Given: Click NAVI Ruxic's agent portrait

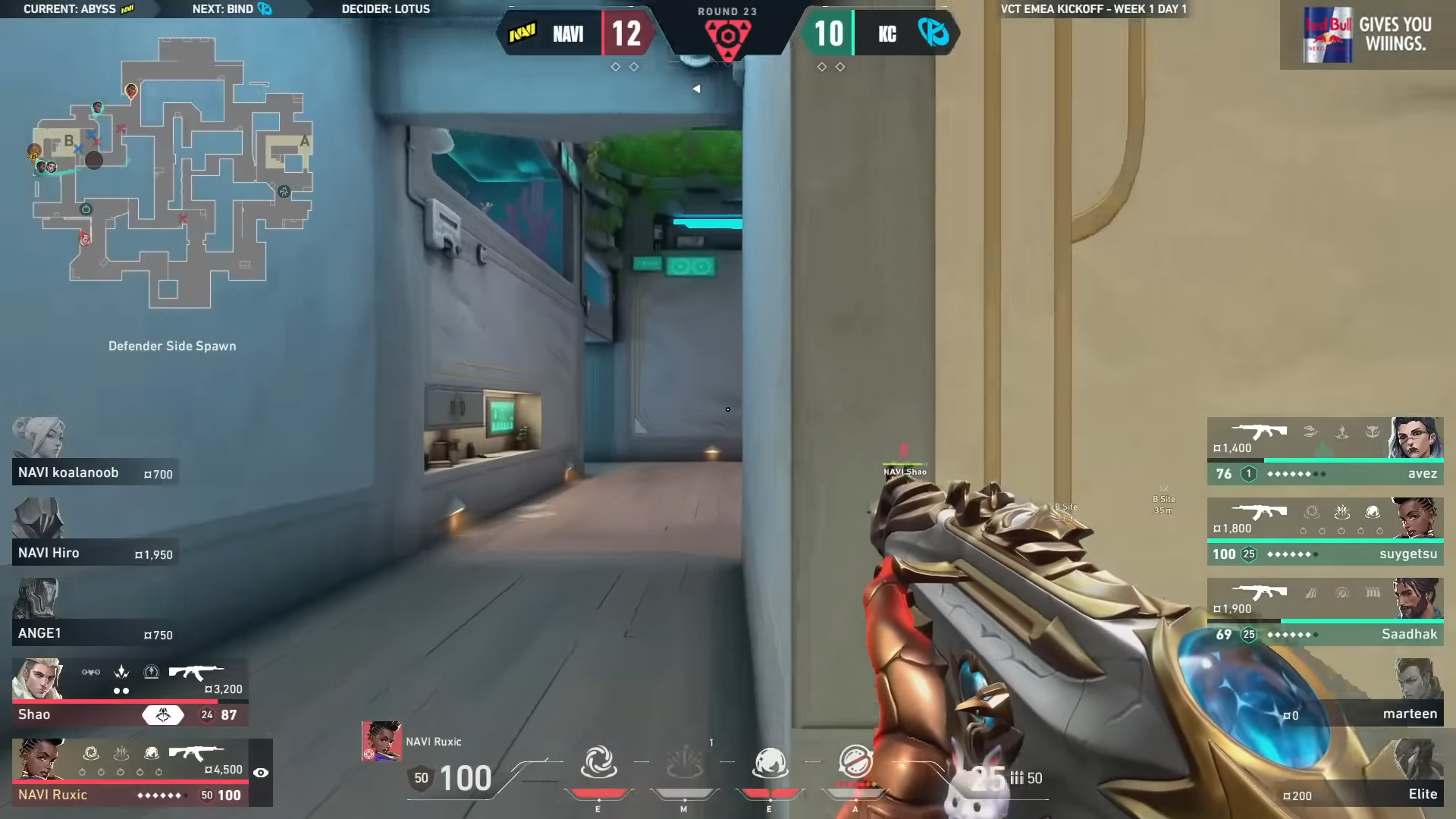Looking at the screenshot, I should point(381,741).
